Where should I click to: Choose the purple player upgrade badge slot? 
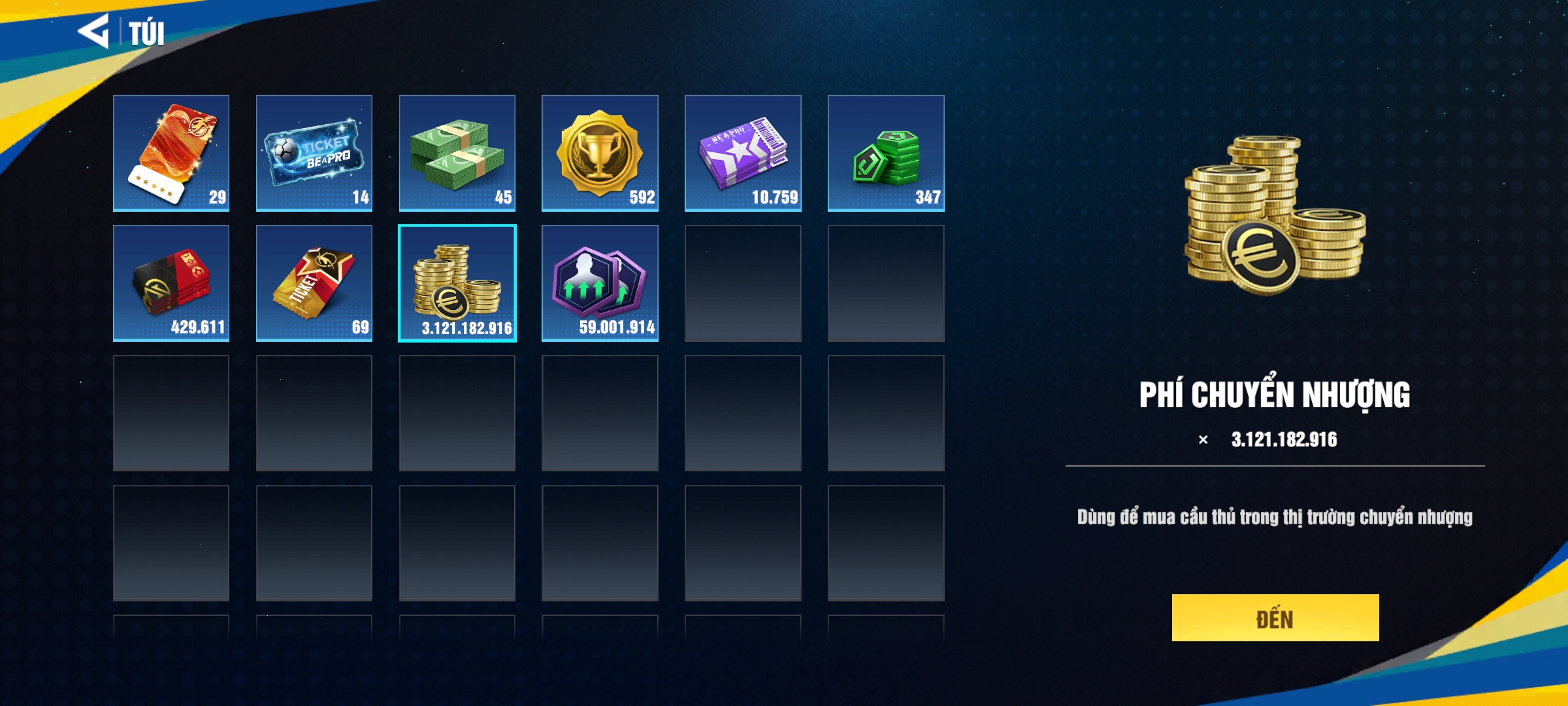coord(600,283)
